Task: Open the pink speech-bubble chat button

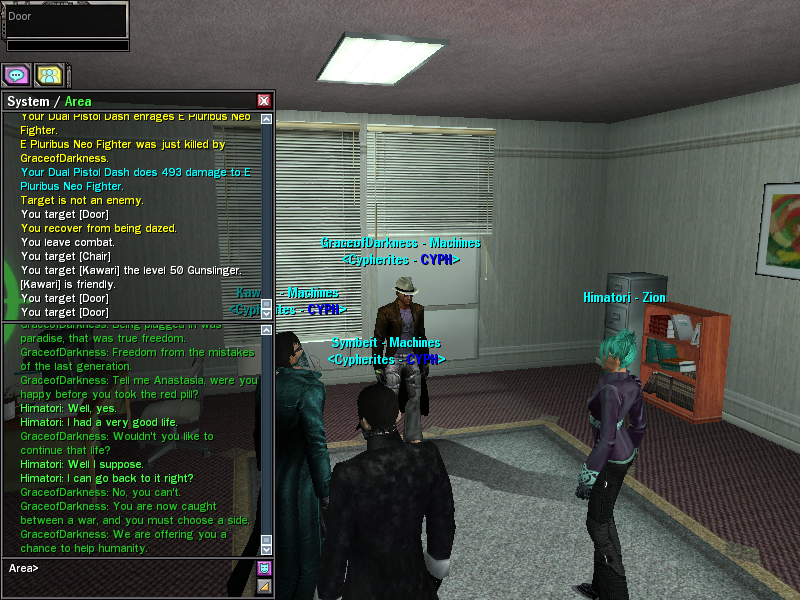Action: point(16,74)
